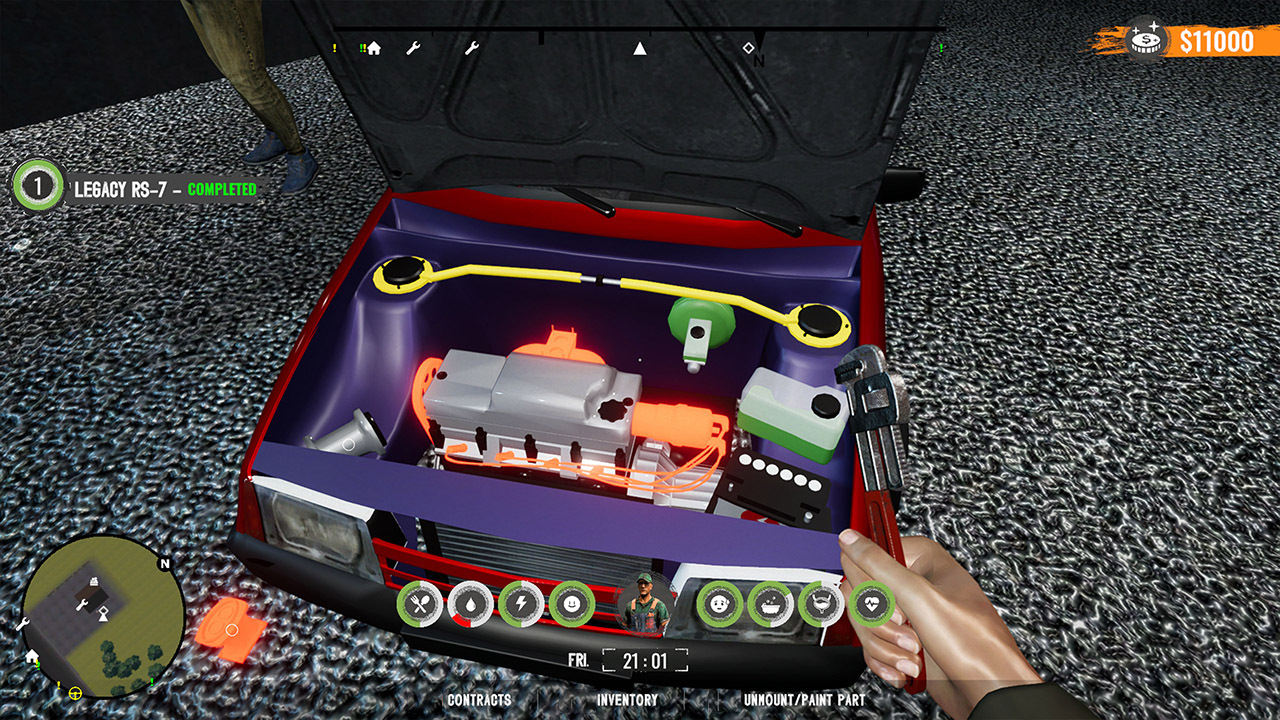This screenshot has height=720, width=1280.
Task: Click the beard grooming status icon
Action: [821, 603]
